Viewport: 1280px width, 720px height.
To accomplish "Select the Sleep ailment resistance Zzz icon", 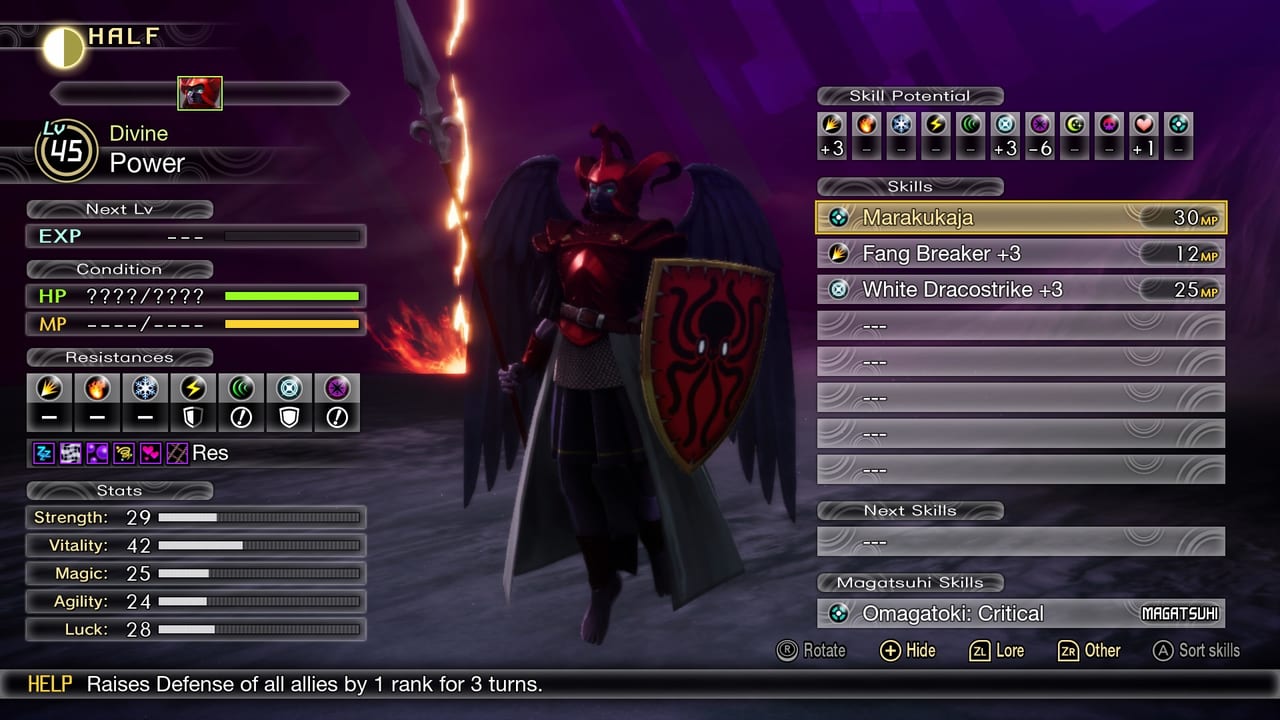I will click(x=43, y=452).
